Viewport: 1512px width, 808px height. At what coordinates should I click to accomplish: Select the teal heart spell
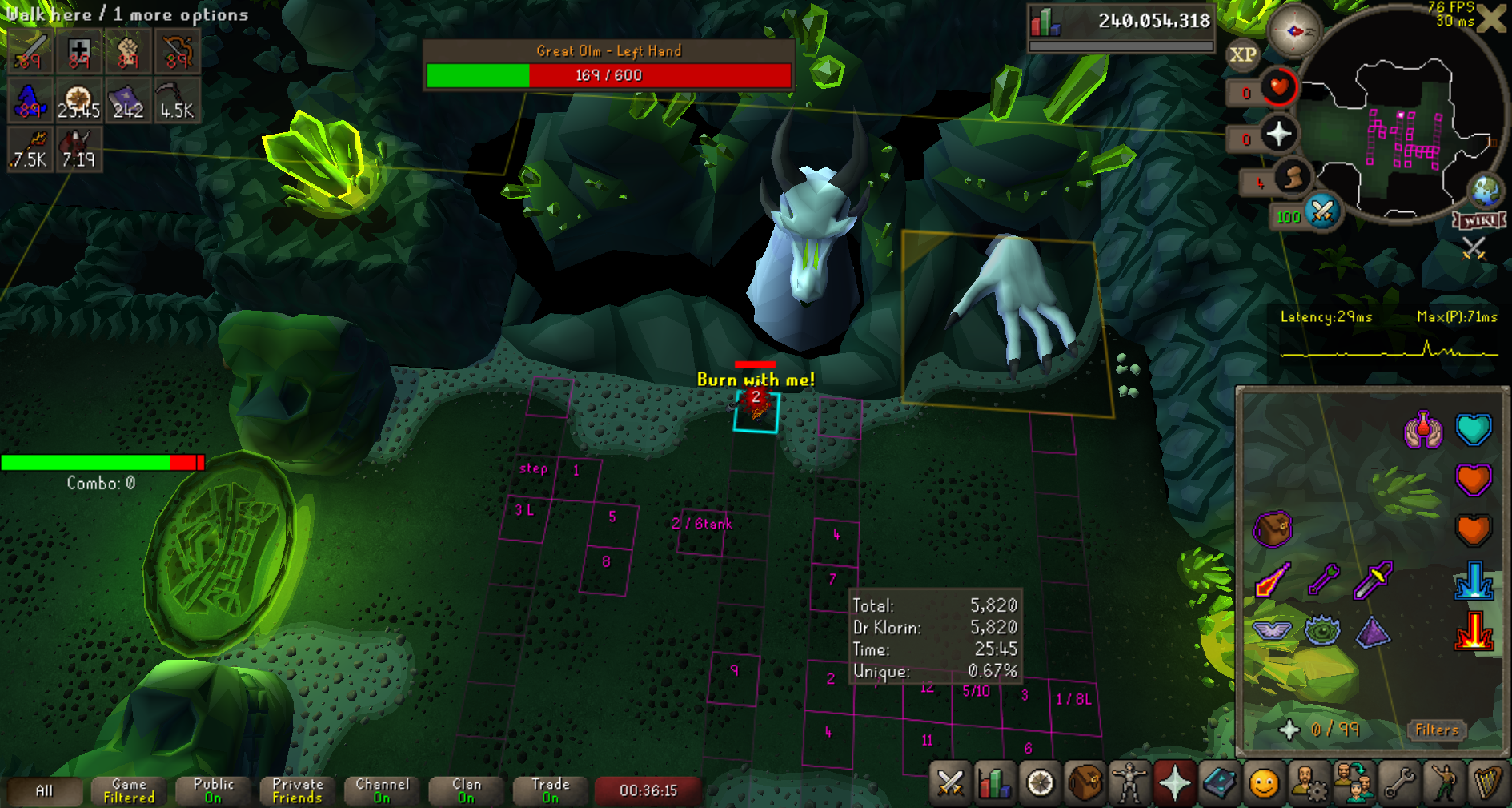tap(1474, 430)
